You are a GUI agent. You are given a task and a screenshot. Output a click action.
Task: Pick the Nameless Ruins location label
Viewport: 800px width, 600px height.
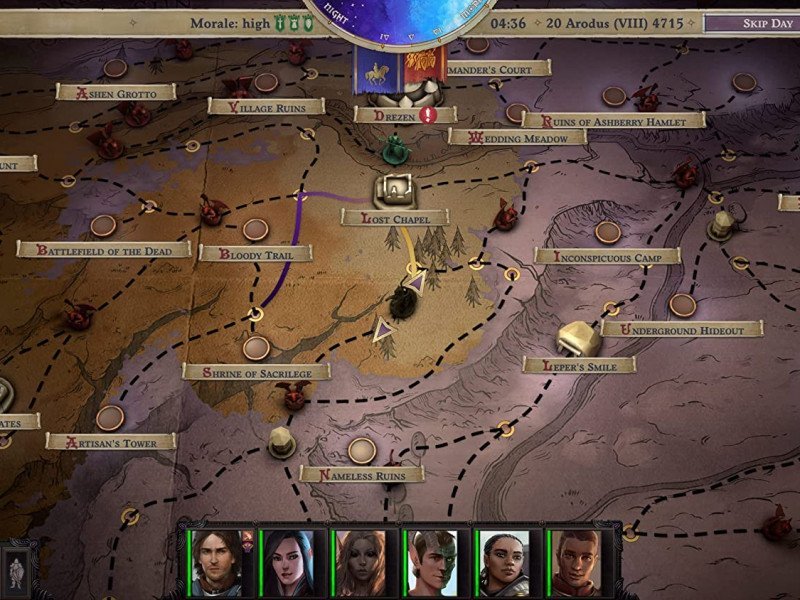(x=362, y=474)
